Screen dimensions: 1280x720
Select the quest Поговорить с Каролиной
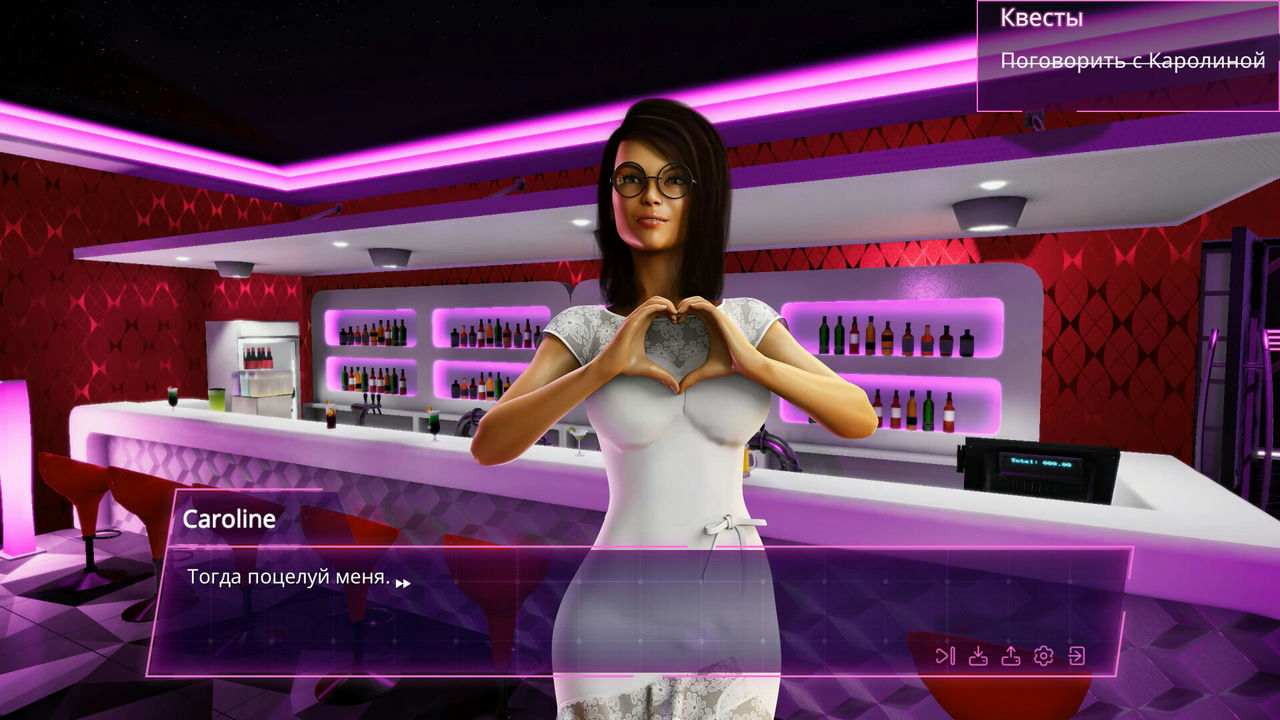point(1132,60)
